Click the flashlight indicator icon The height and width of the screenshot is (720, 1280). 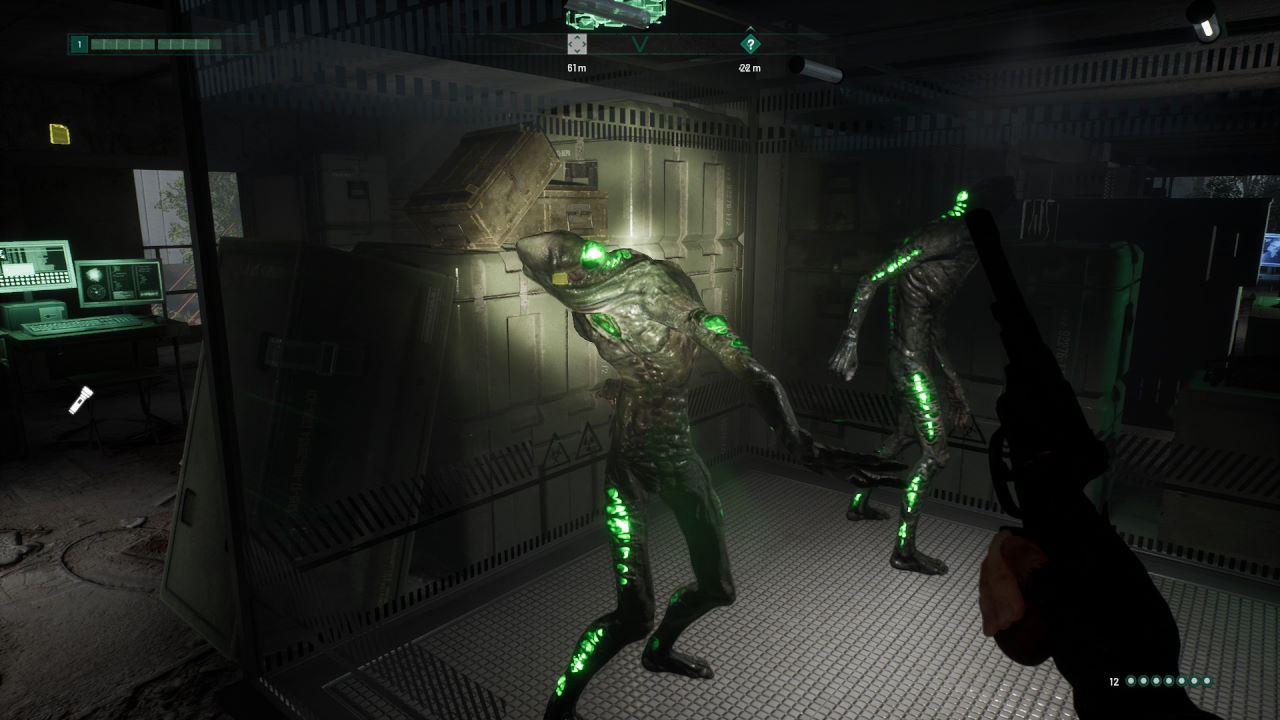(80, 400)
